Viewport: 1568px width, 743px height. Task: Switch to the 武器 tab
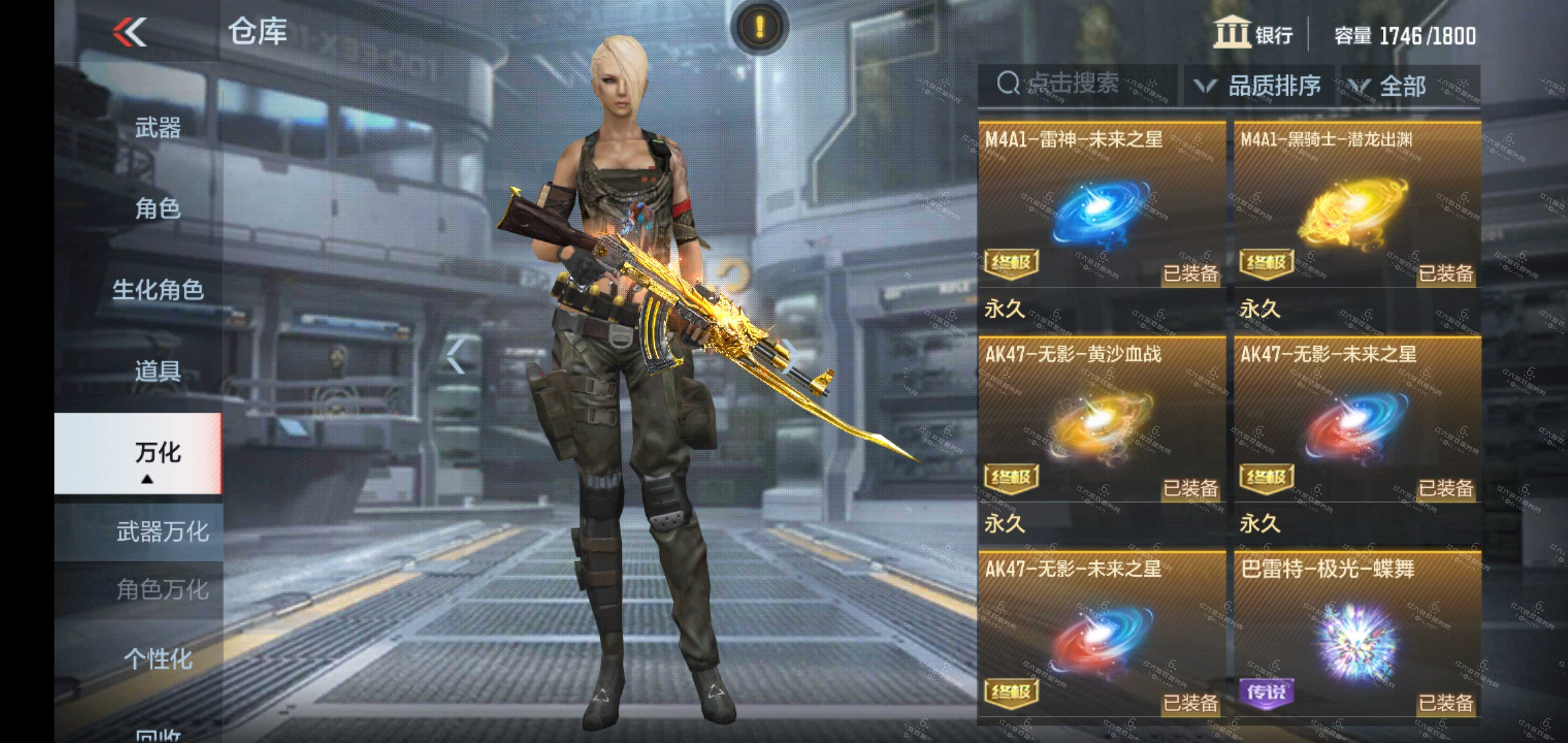[157, 128]
